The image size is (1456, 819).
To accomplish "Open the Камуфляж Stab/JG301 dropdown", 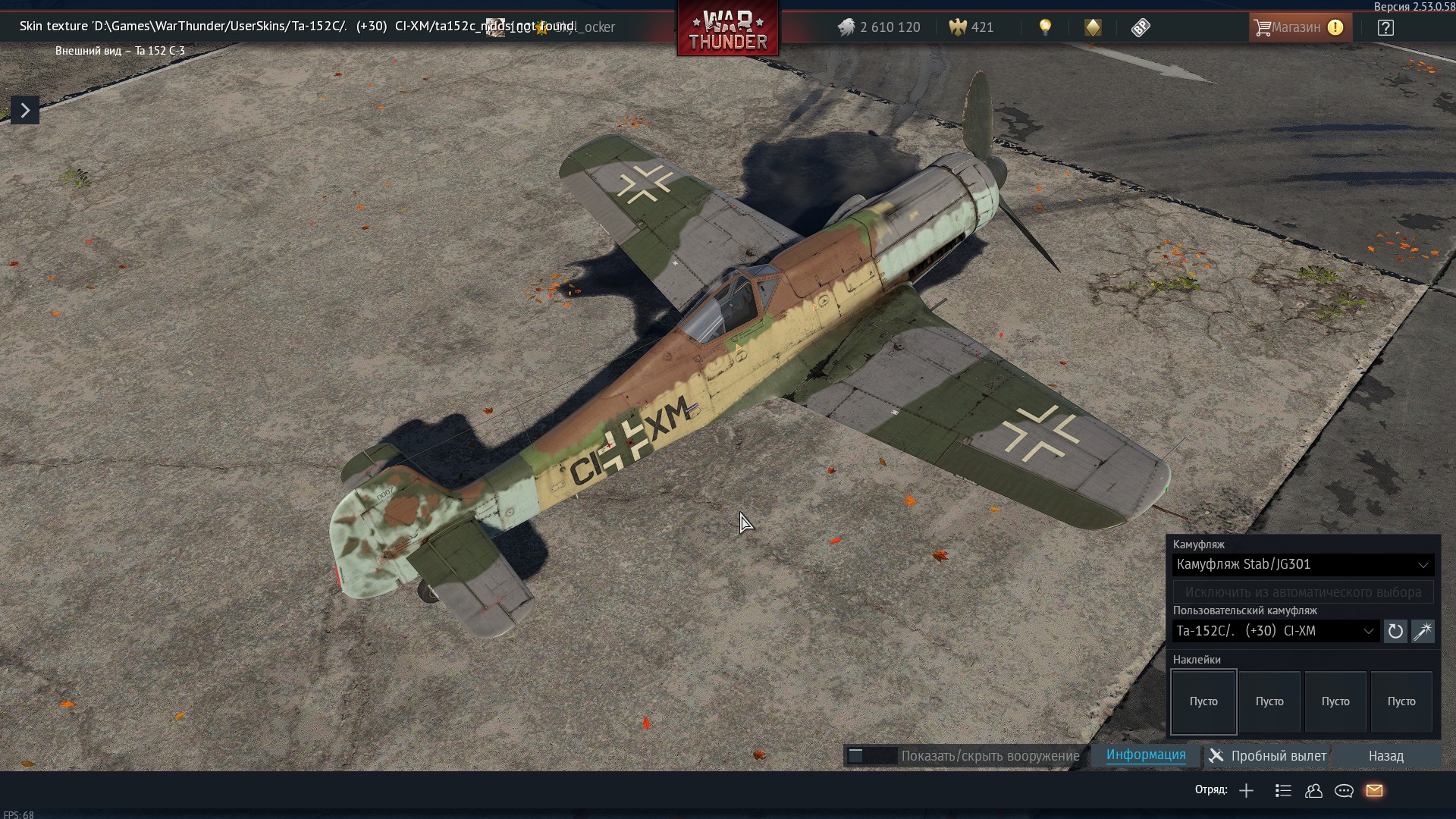I will coord(1302,564).
